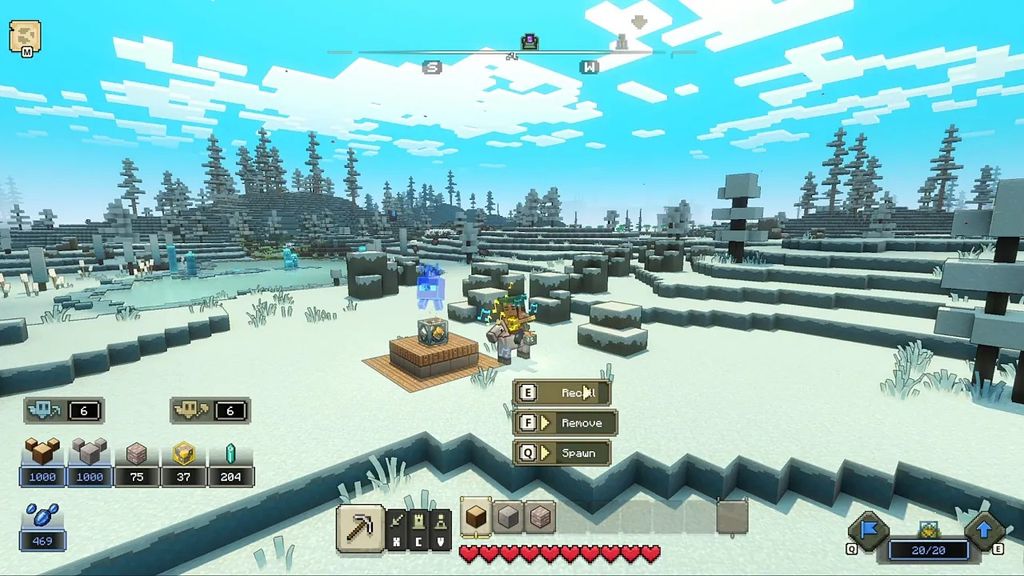The image size is (1024, 576).
Task: Select the grey stone block hotbar slot
Action: coord(508,517)
